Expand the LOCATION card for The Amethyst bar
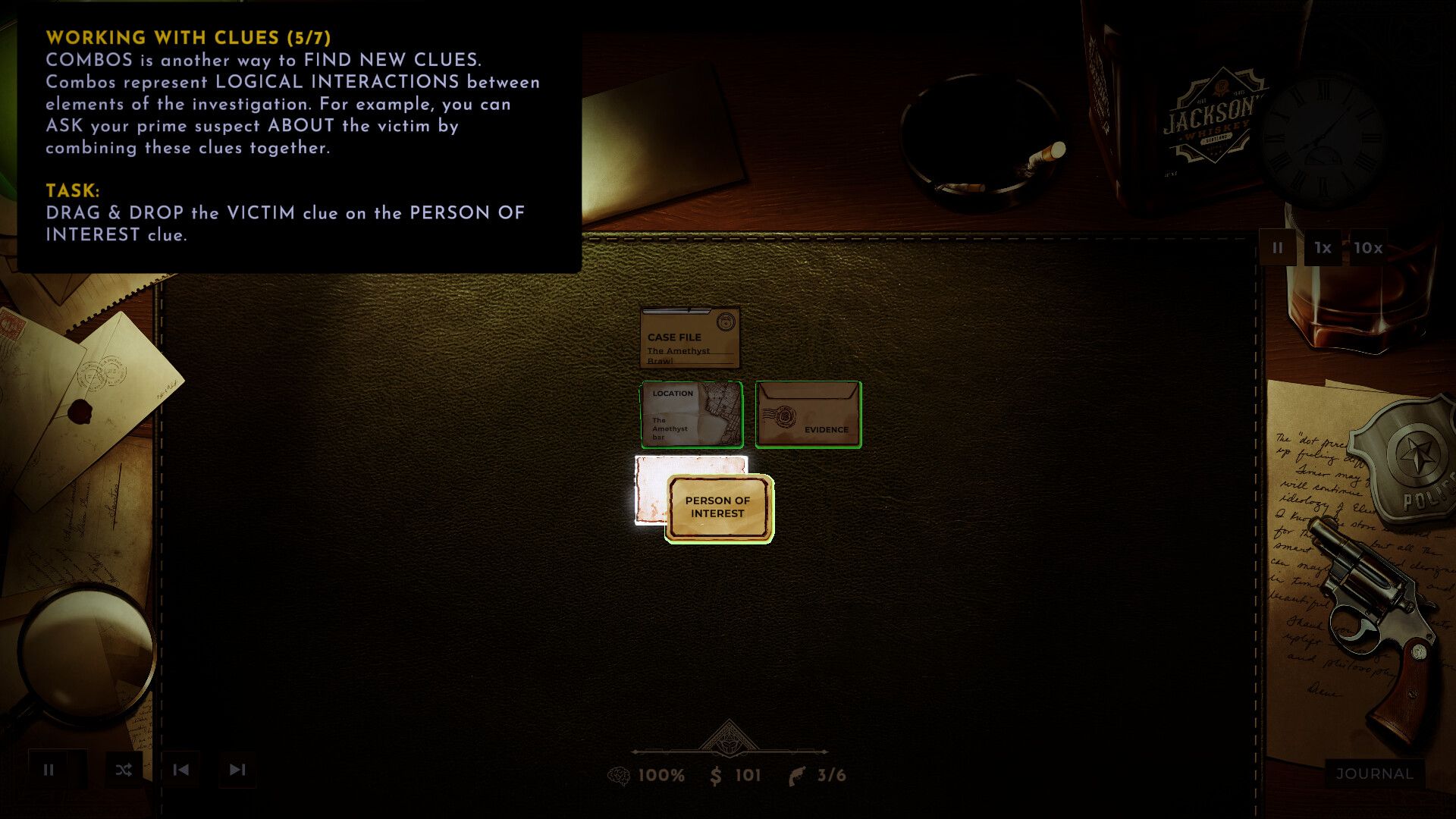 tap(691, 415)
